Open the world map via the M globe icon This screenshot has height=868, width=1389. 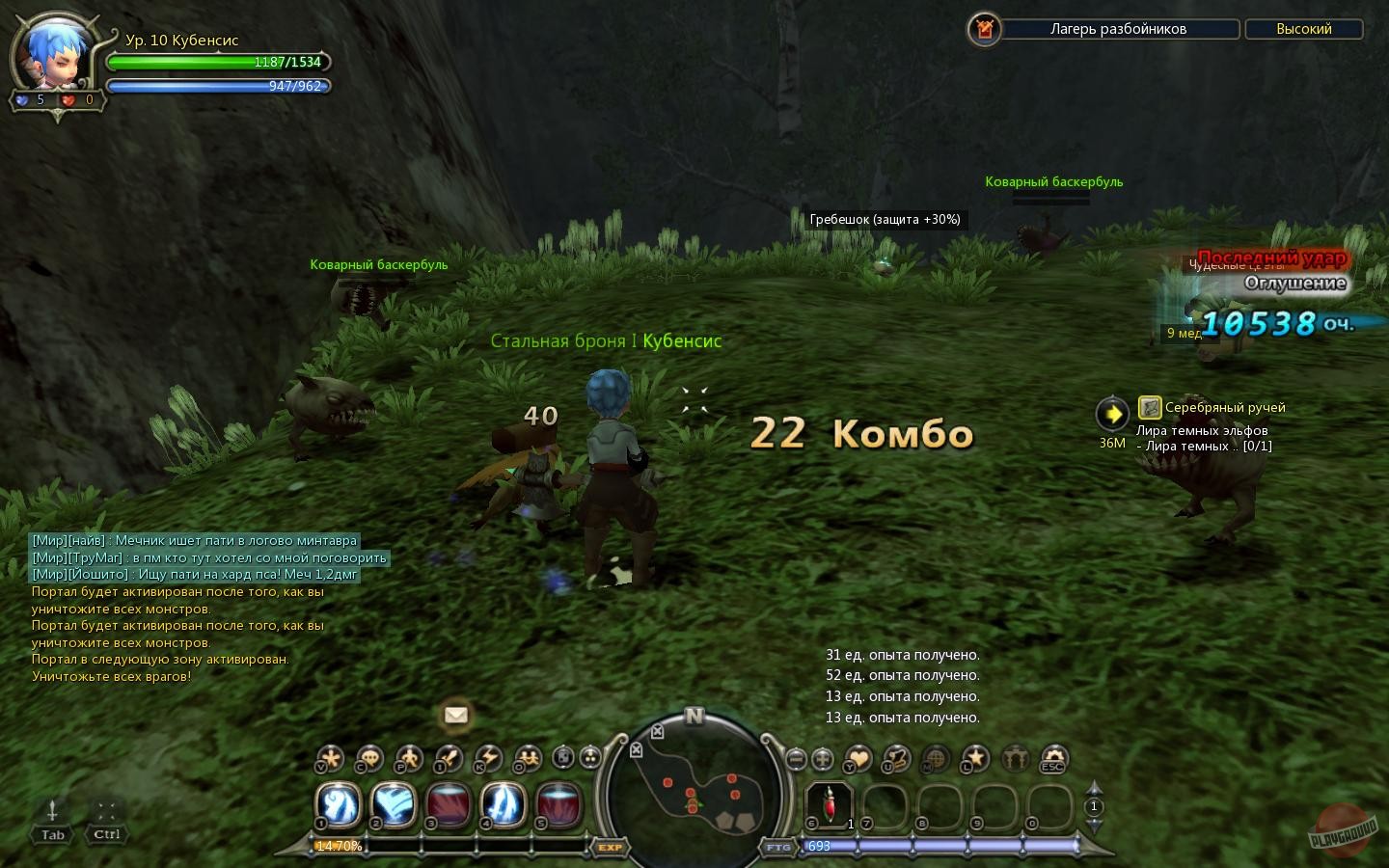point(934,759)
